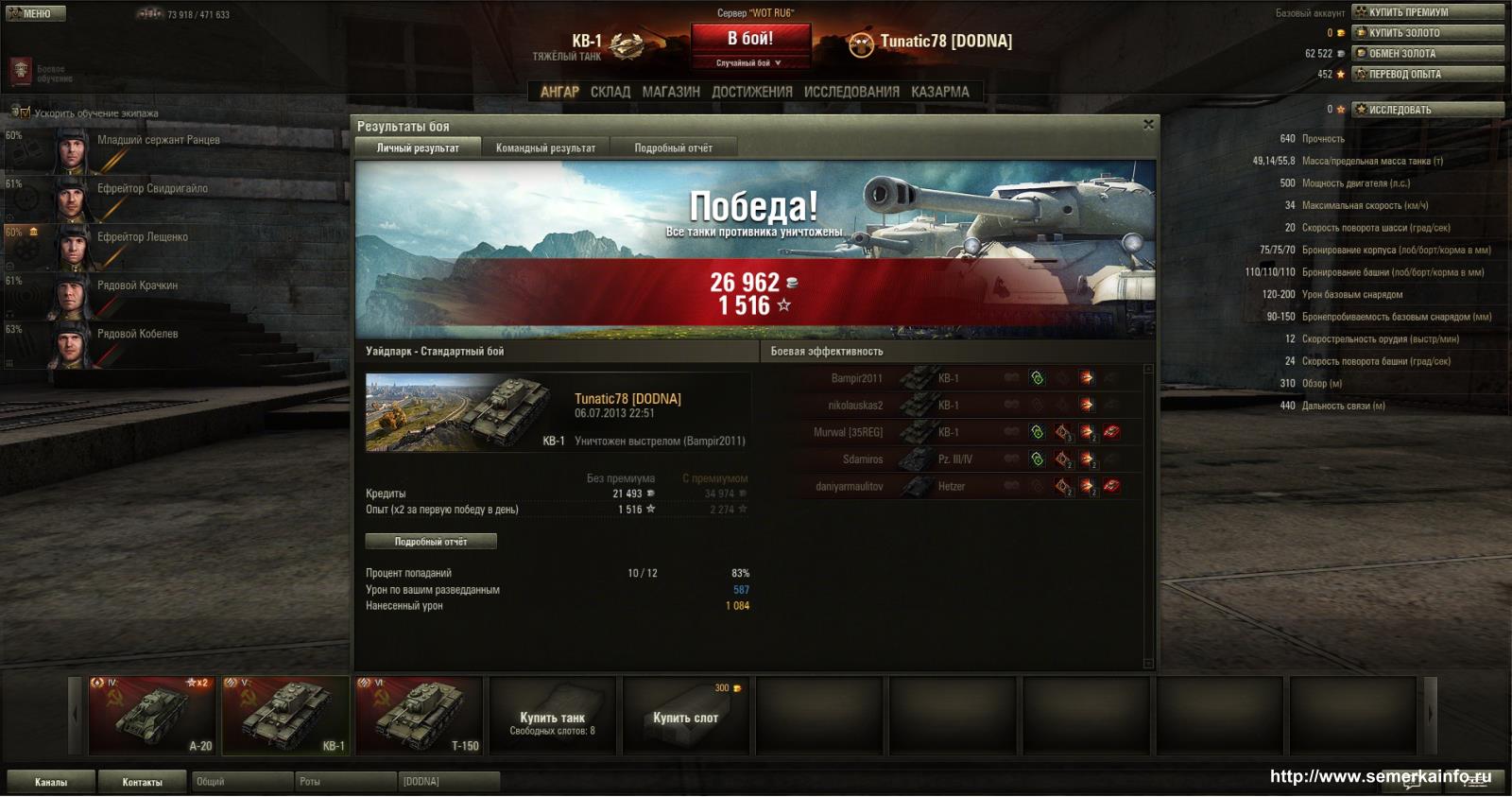Switch to Командный результат tab
The height and width of the screenshot is (797, 1512).
tap(545, 148)
